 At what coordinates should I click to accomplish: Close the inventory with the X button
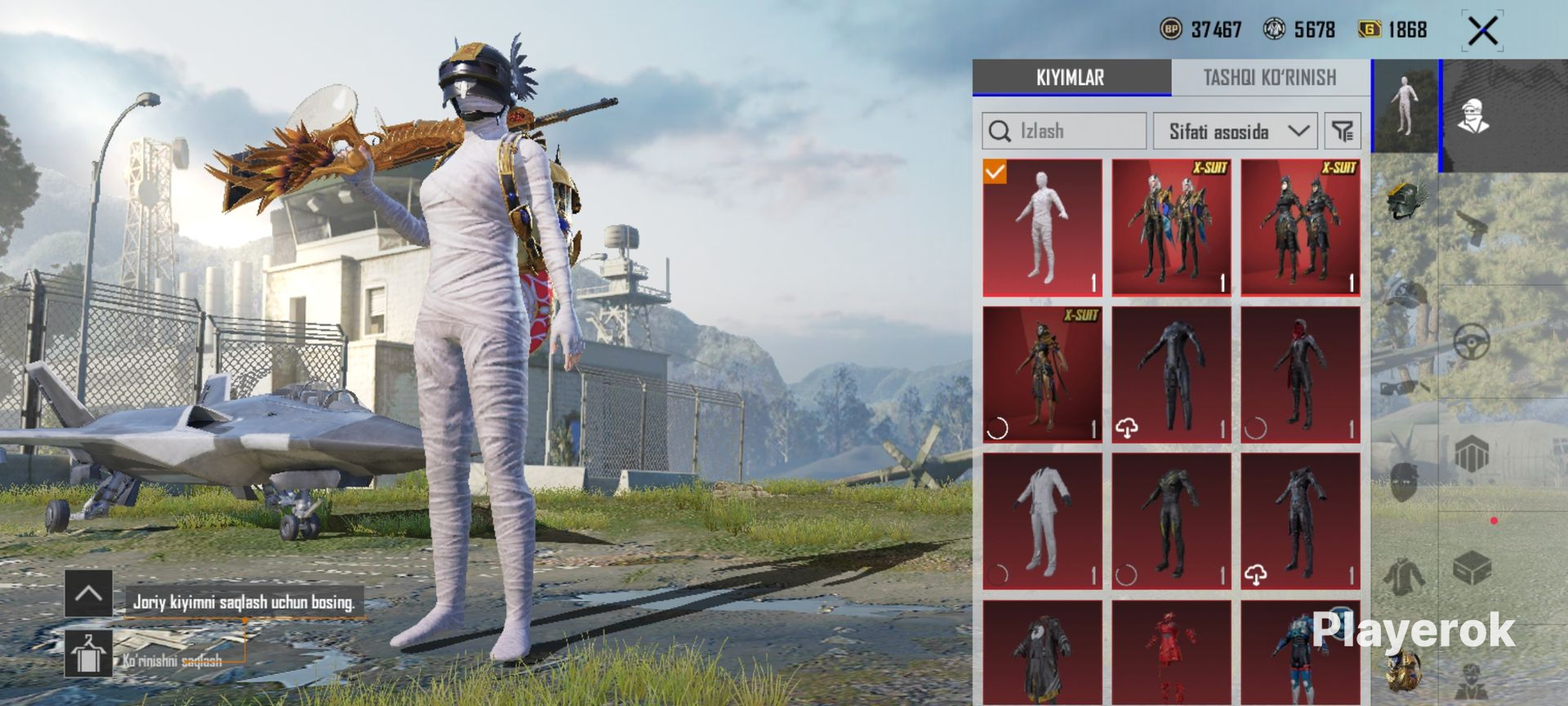point(1482,32)
